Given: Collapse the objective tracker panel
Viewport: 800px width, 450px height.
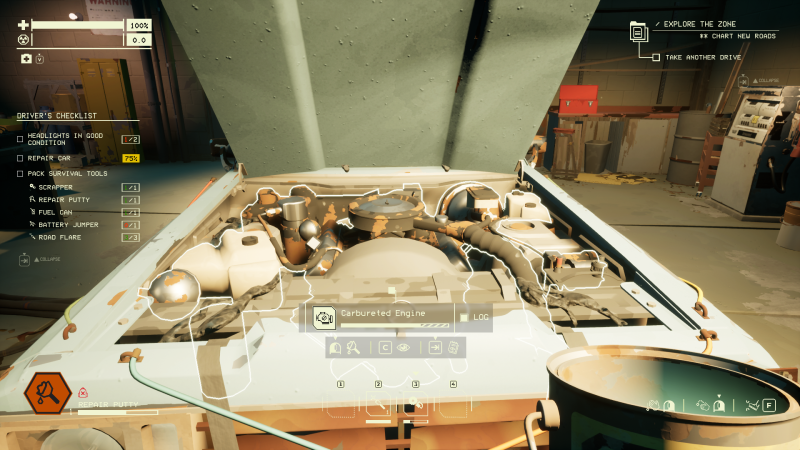Looking at the screenshot, I should click(x=744, y=80).
